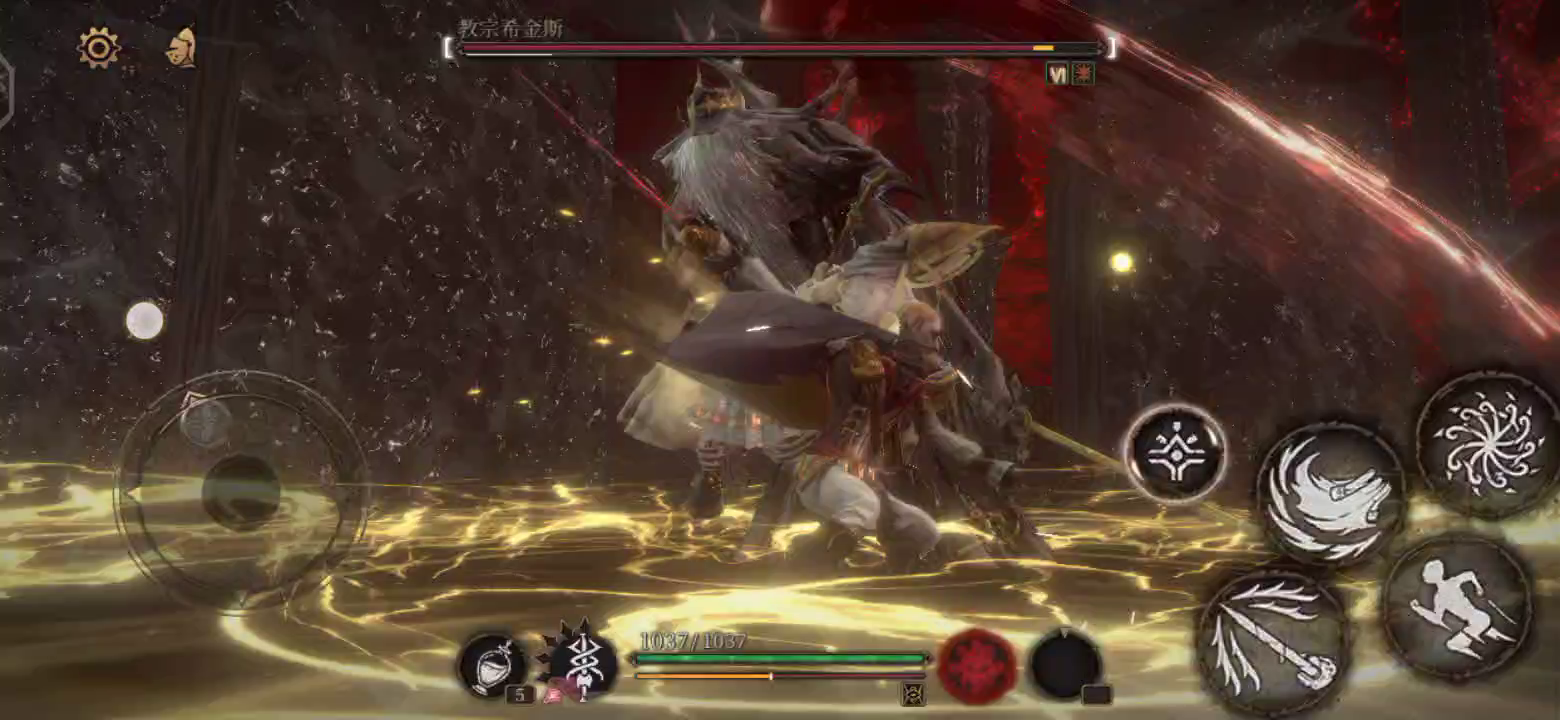The height and width of the screenshot is (720, 1560).
Task: Tap the running figure dodge button
Action: coord(1455,607)
